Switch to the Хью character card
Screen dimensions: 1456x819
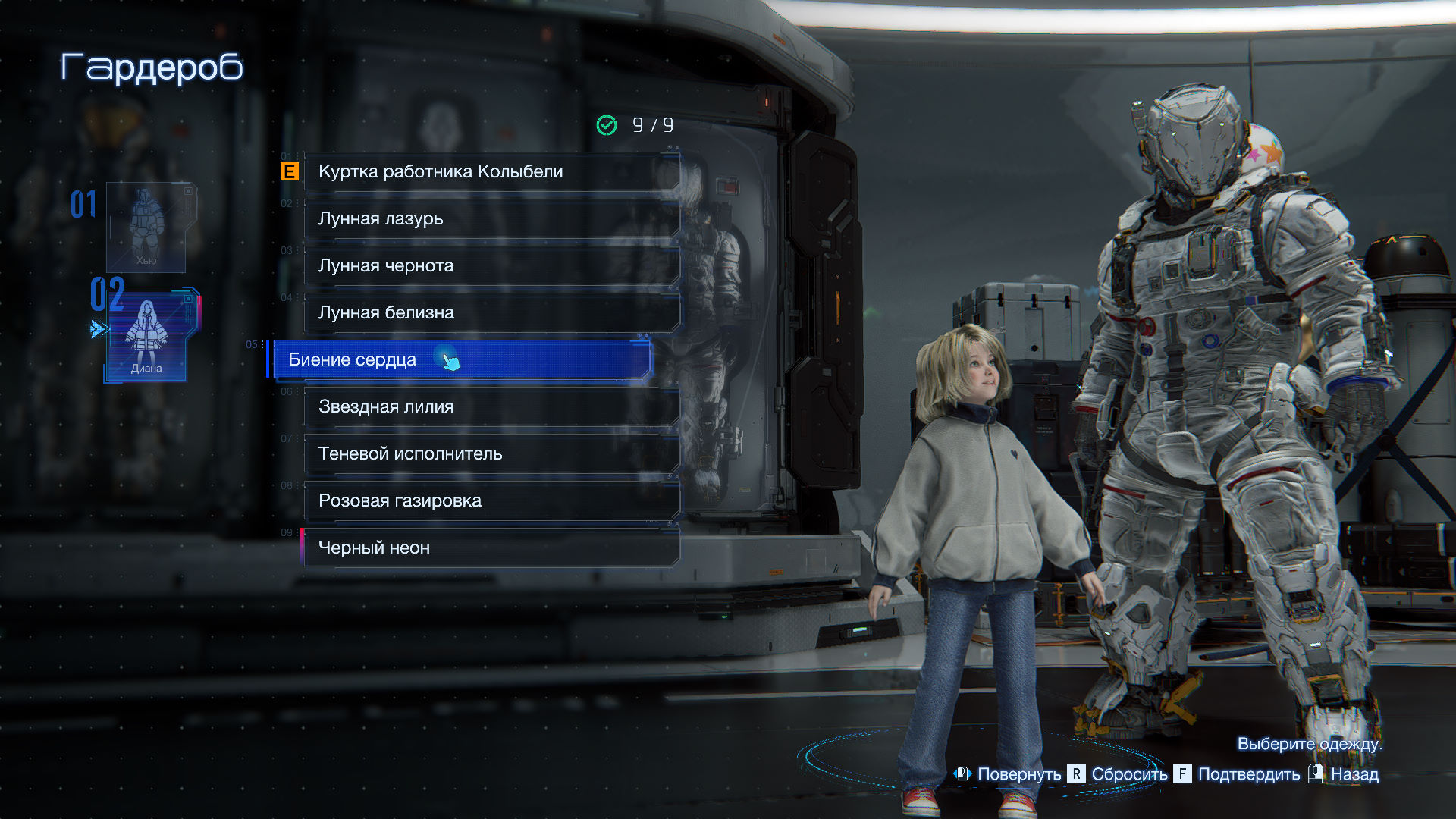(x=146, y=227)
